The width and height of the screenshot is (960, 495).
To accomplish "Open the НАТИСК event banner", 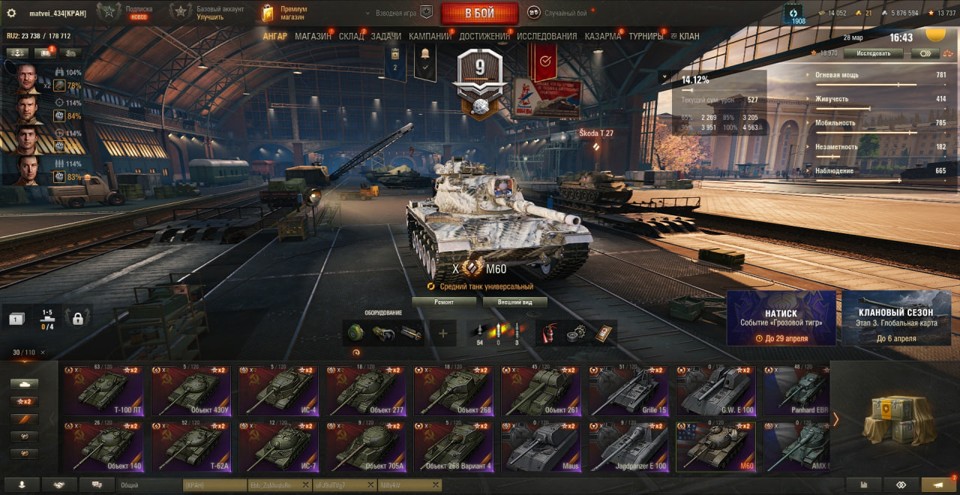I will click(781, 318).
